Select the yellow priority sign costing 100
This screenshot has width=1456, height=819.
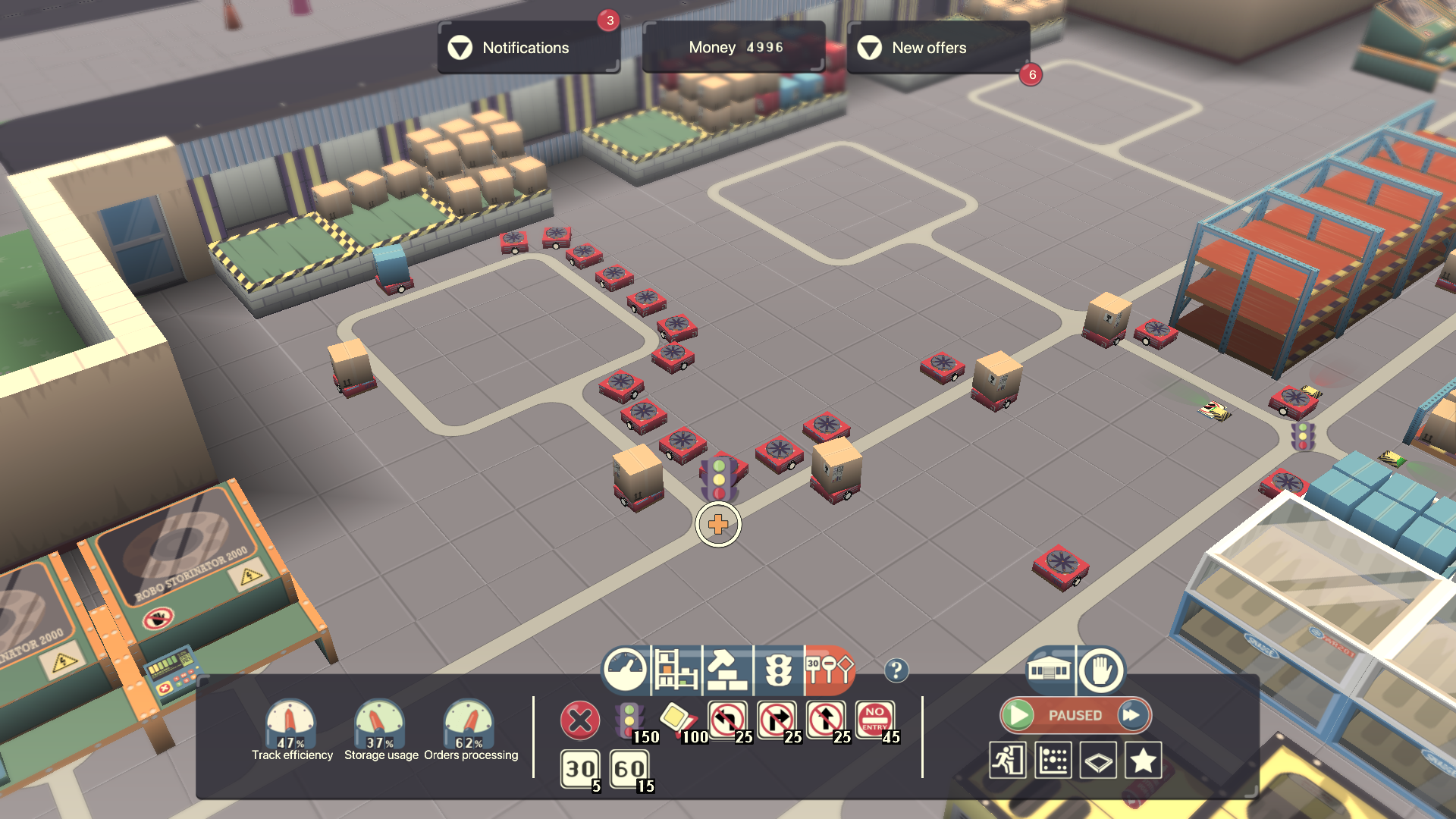[x=677, y=719]
